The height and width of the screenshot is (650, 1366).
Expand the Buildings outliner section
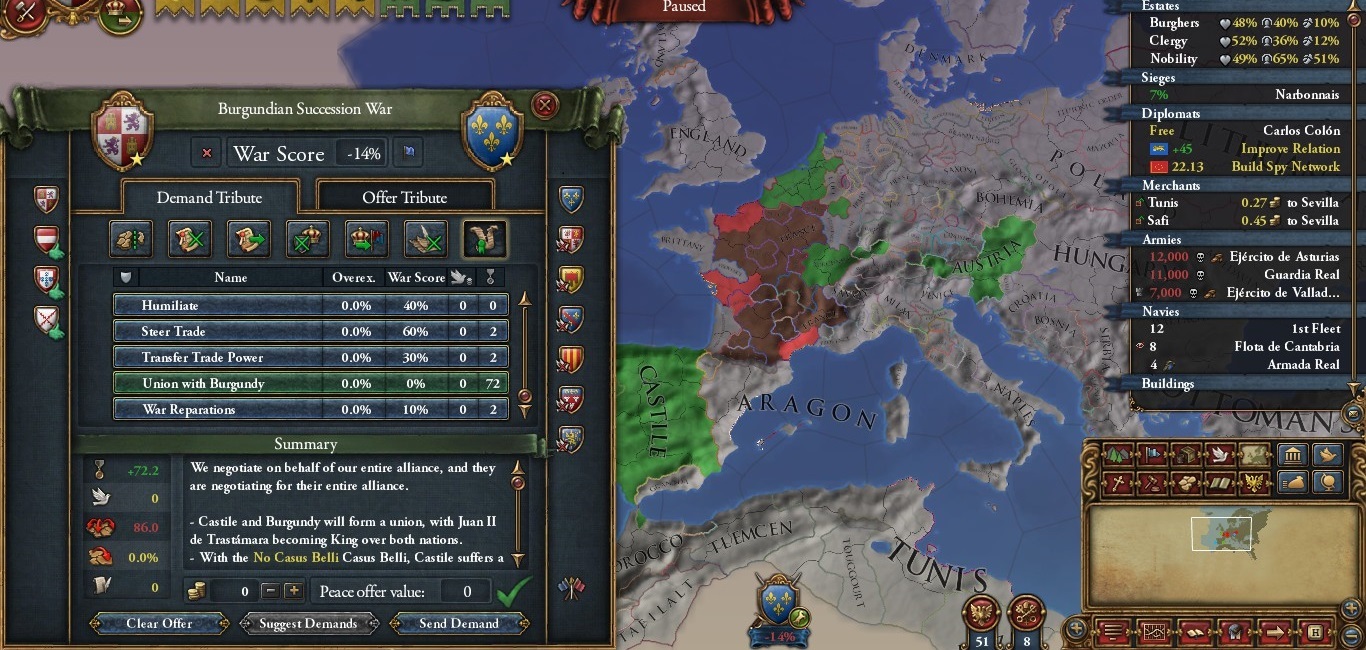(x=1168, y=383)
